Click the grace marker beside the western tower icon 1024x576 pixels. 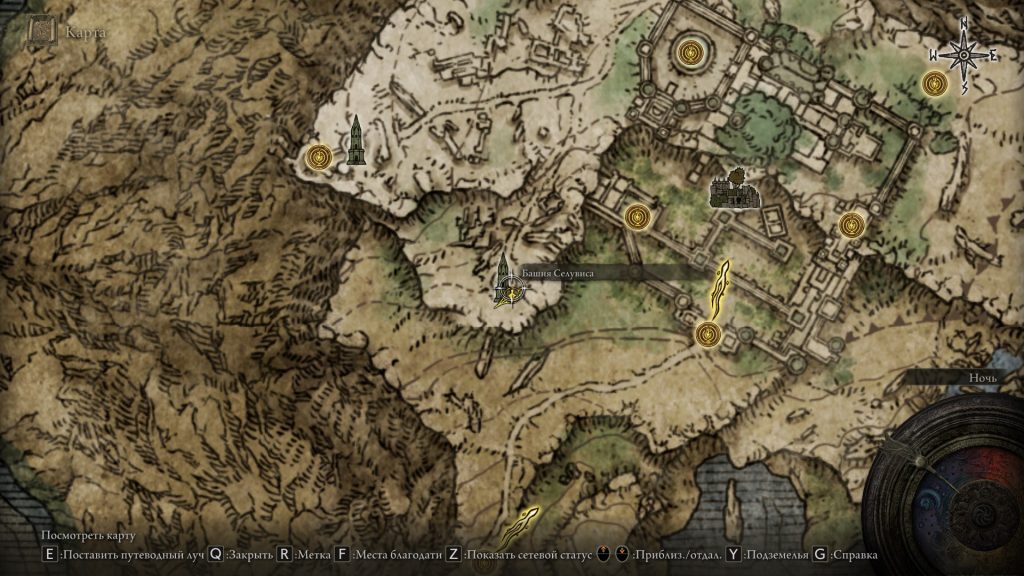319,156
